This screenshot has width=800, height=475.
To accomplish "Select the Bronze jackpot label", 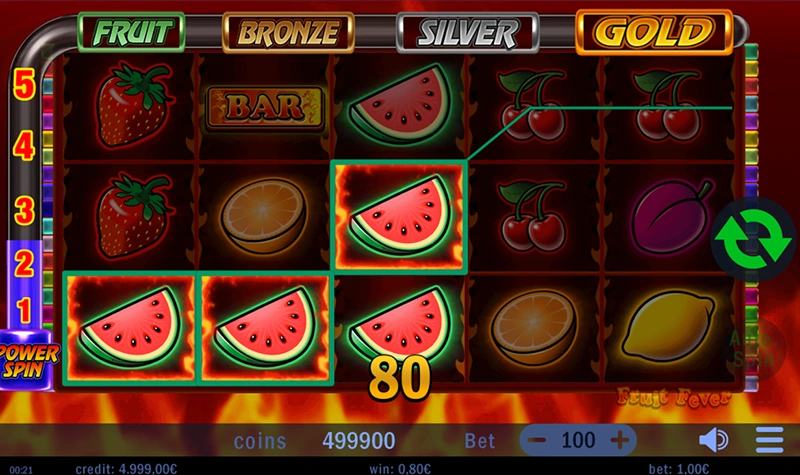I will coord(288,32).
